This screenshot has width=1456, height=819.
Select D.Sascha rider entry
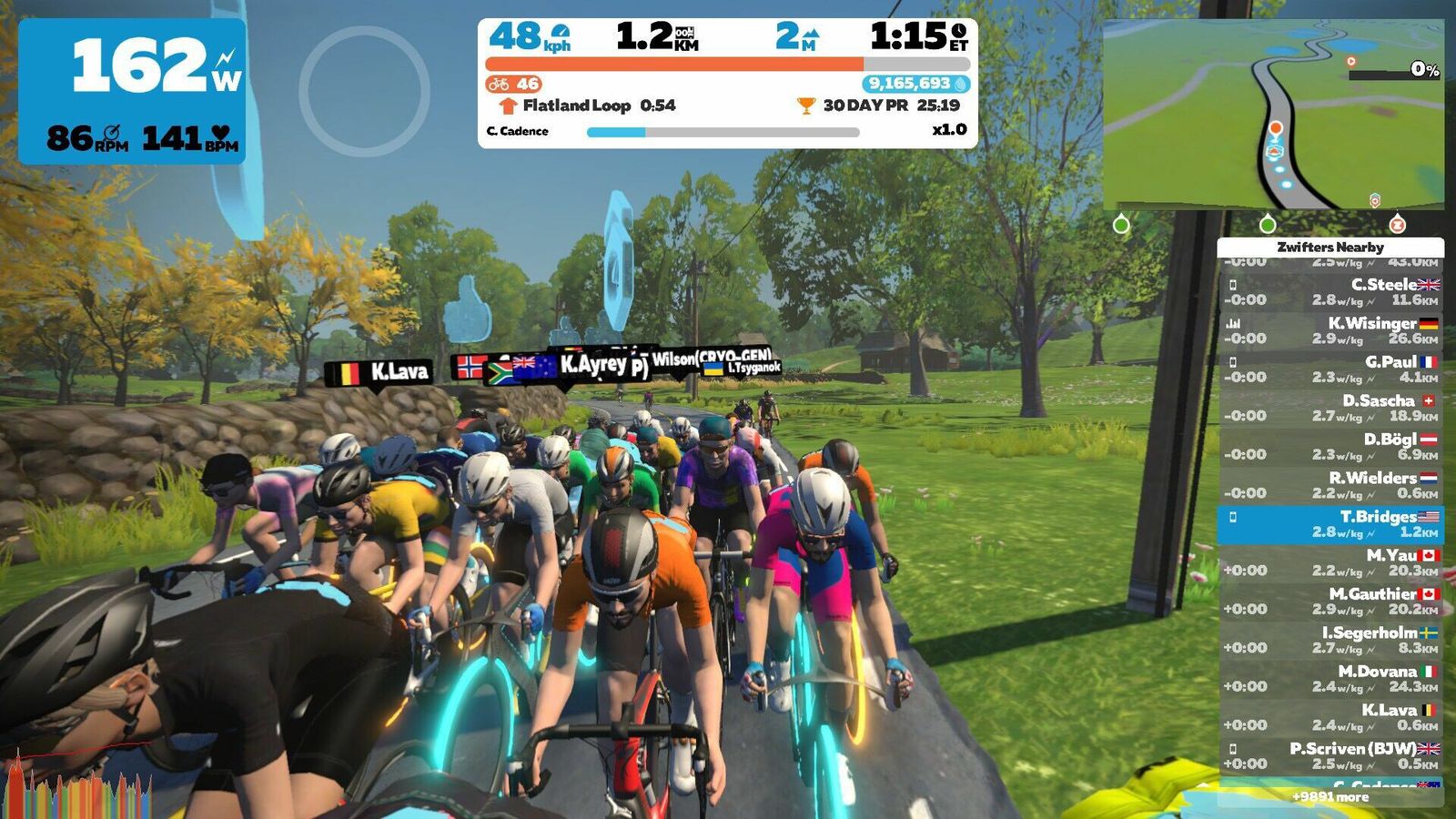1330,408
